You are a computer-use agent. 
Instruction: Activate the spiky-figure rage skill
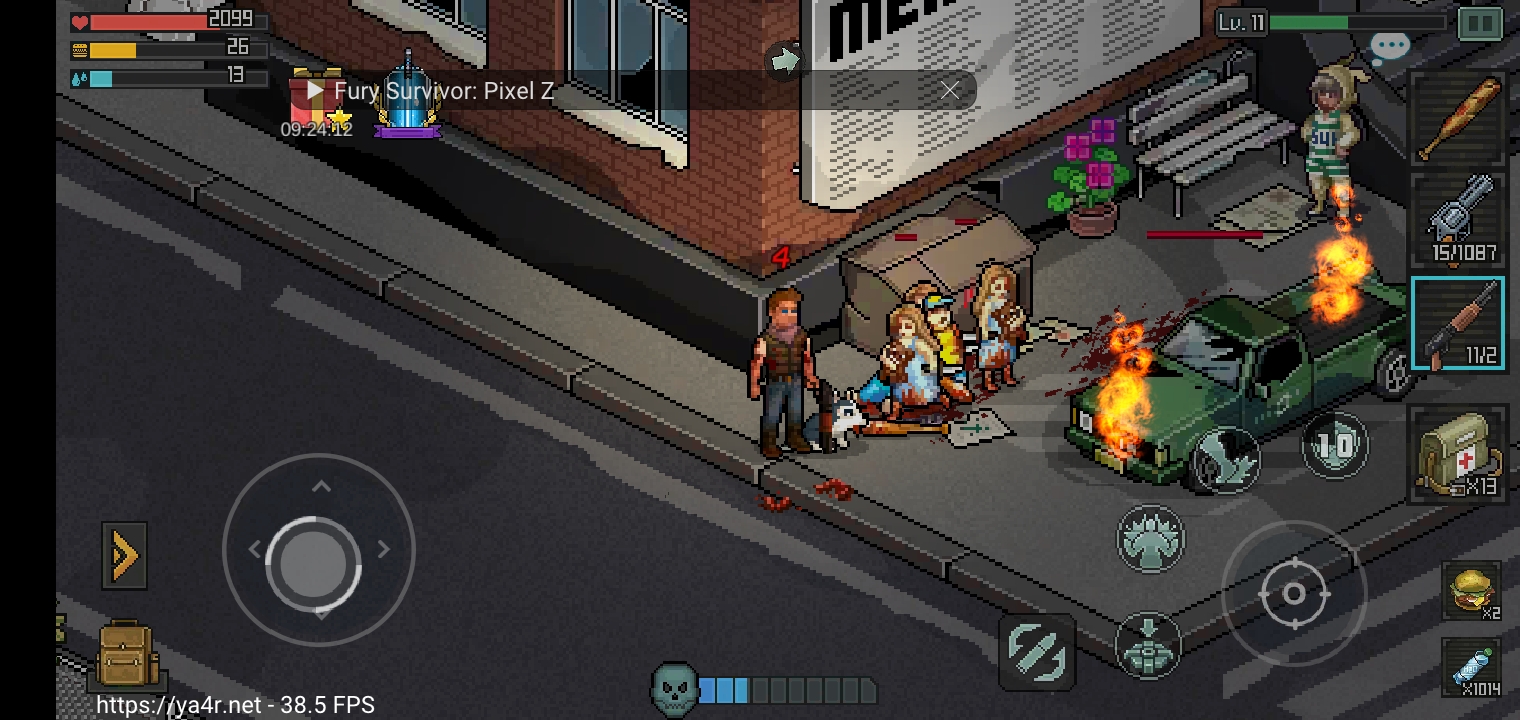tap(1150, 539)
